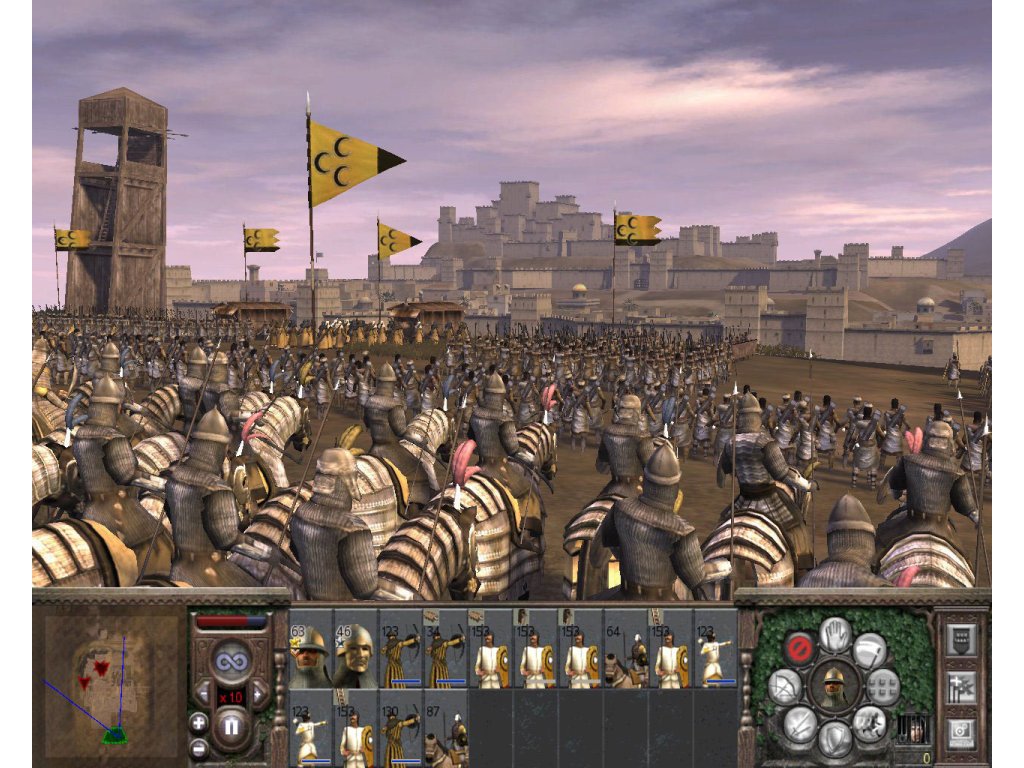This screenshot has height=768, width=1024.
Task: Select the cavalry unit card with 64 men
Action: [x=625, y=655]
